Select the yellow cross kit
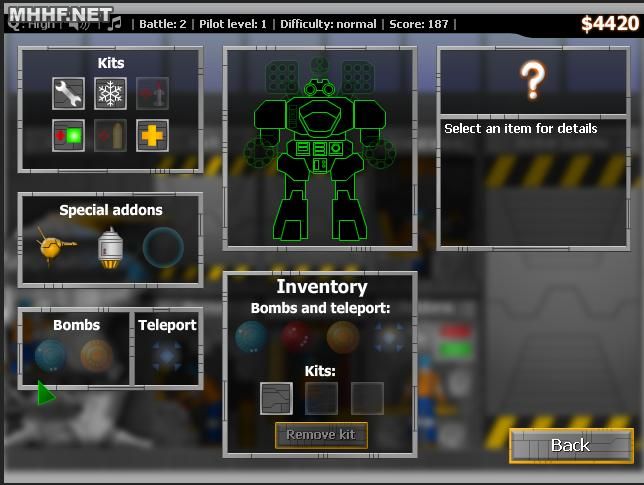 [152, 135]
